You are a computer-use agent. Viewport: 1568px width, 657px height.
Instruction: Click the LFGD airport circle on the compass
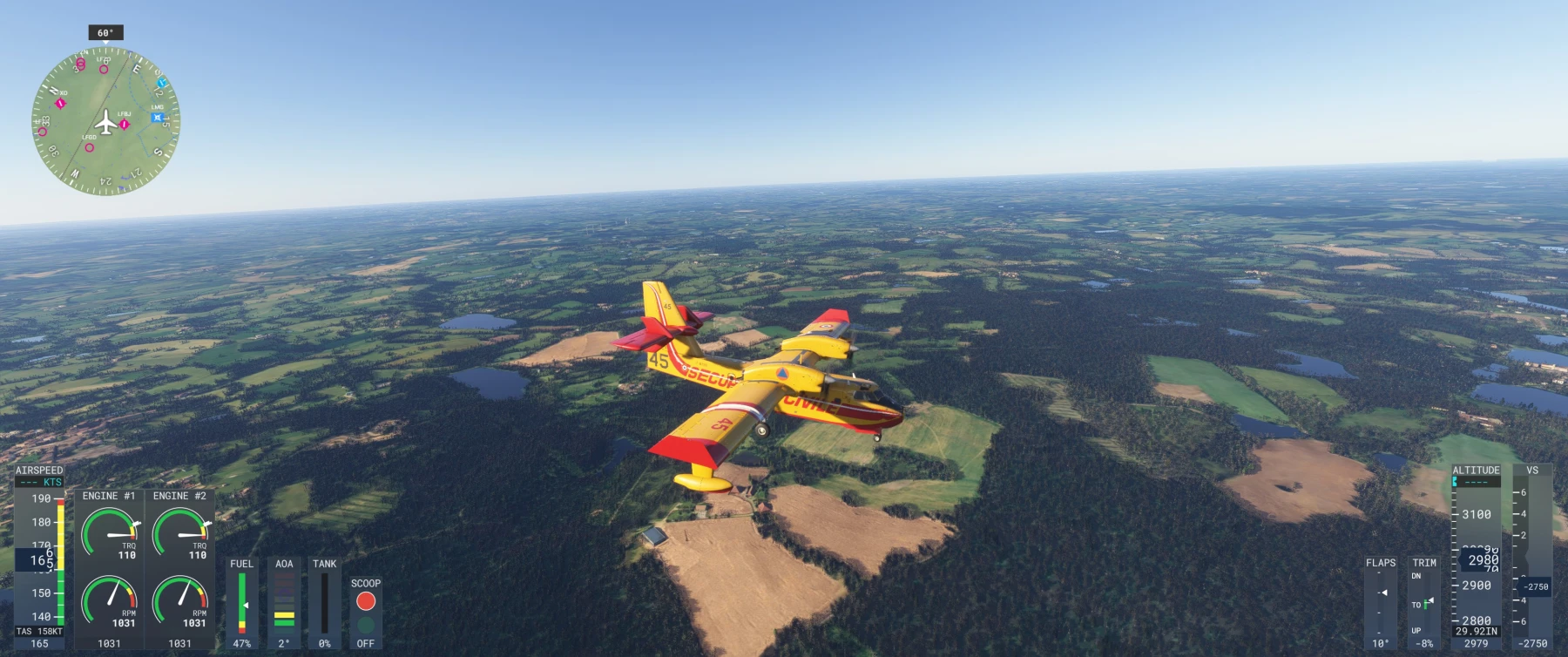coord(90,147)
